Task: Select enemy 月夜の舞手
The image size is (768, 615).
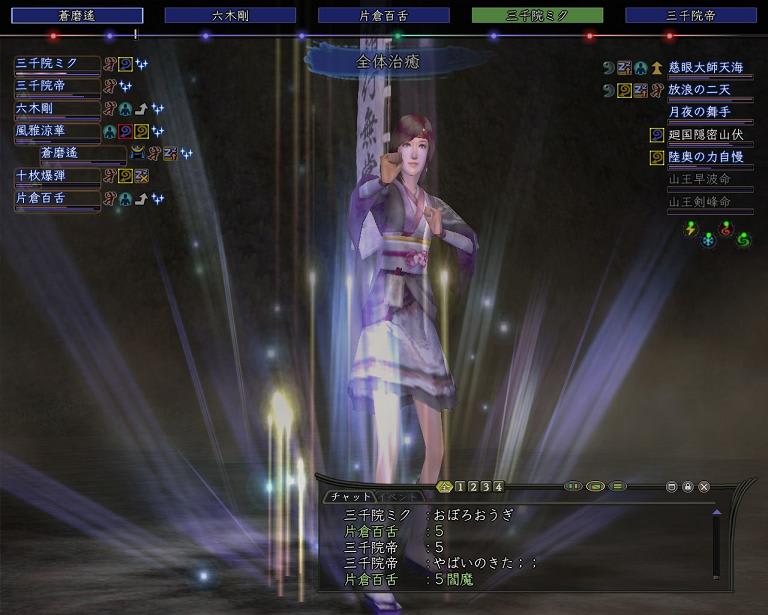Action: (x=706, y=112)
